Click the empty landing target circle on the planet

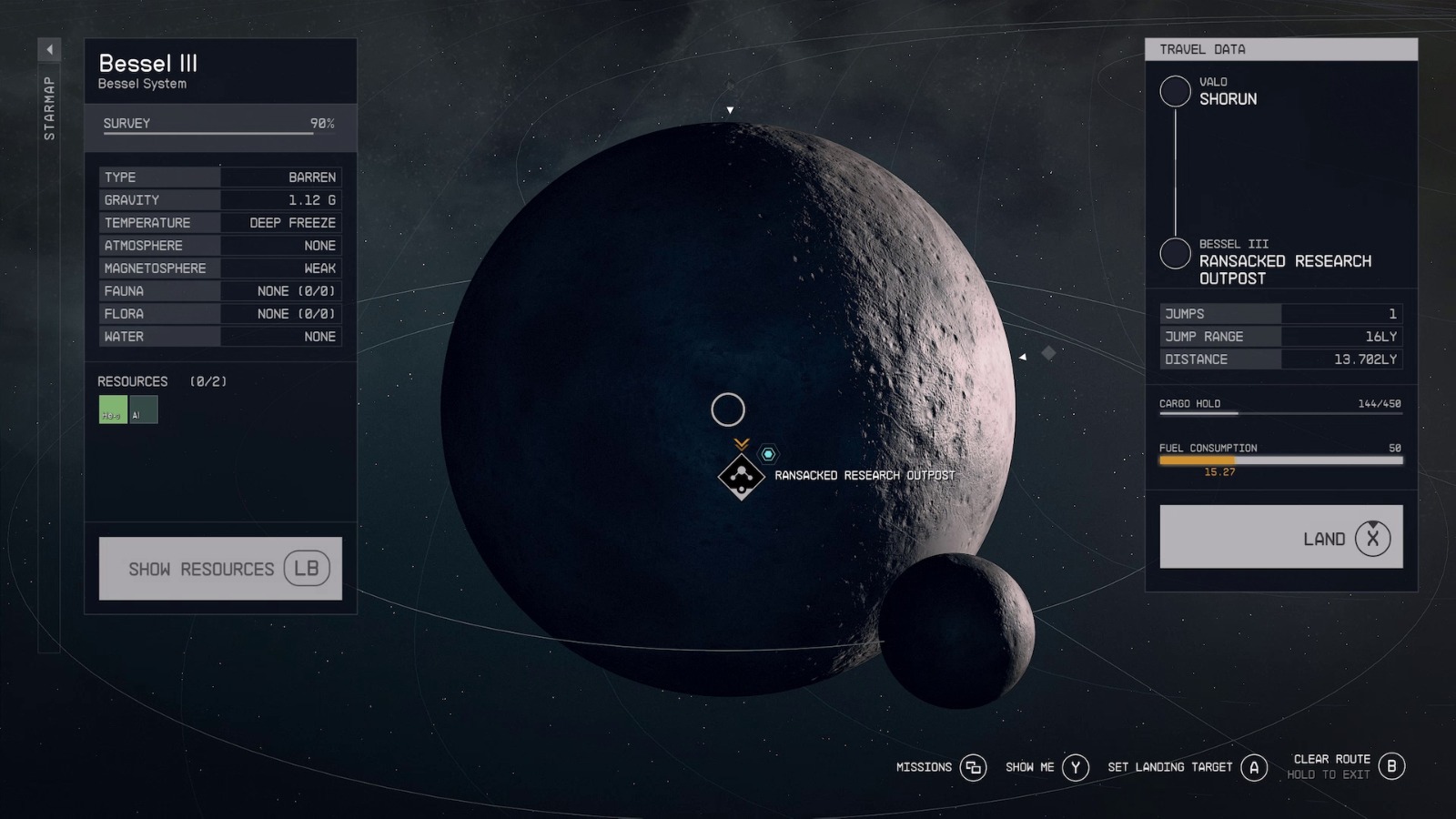pyautogui.click(x=728, y=409)
